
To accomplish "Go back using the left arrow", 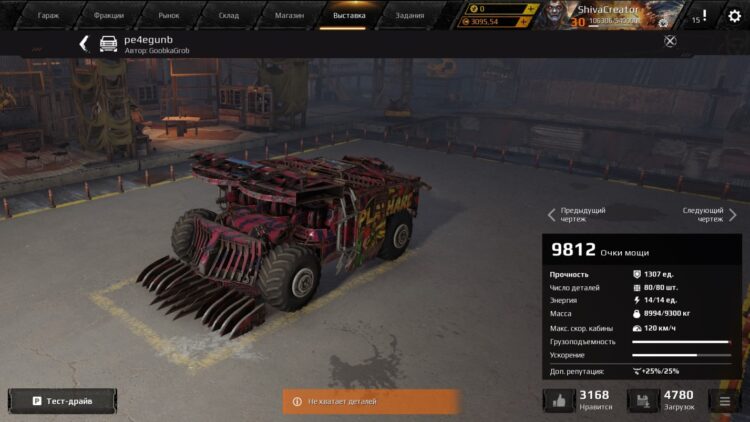I will tap(84, 43).
